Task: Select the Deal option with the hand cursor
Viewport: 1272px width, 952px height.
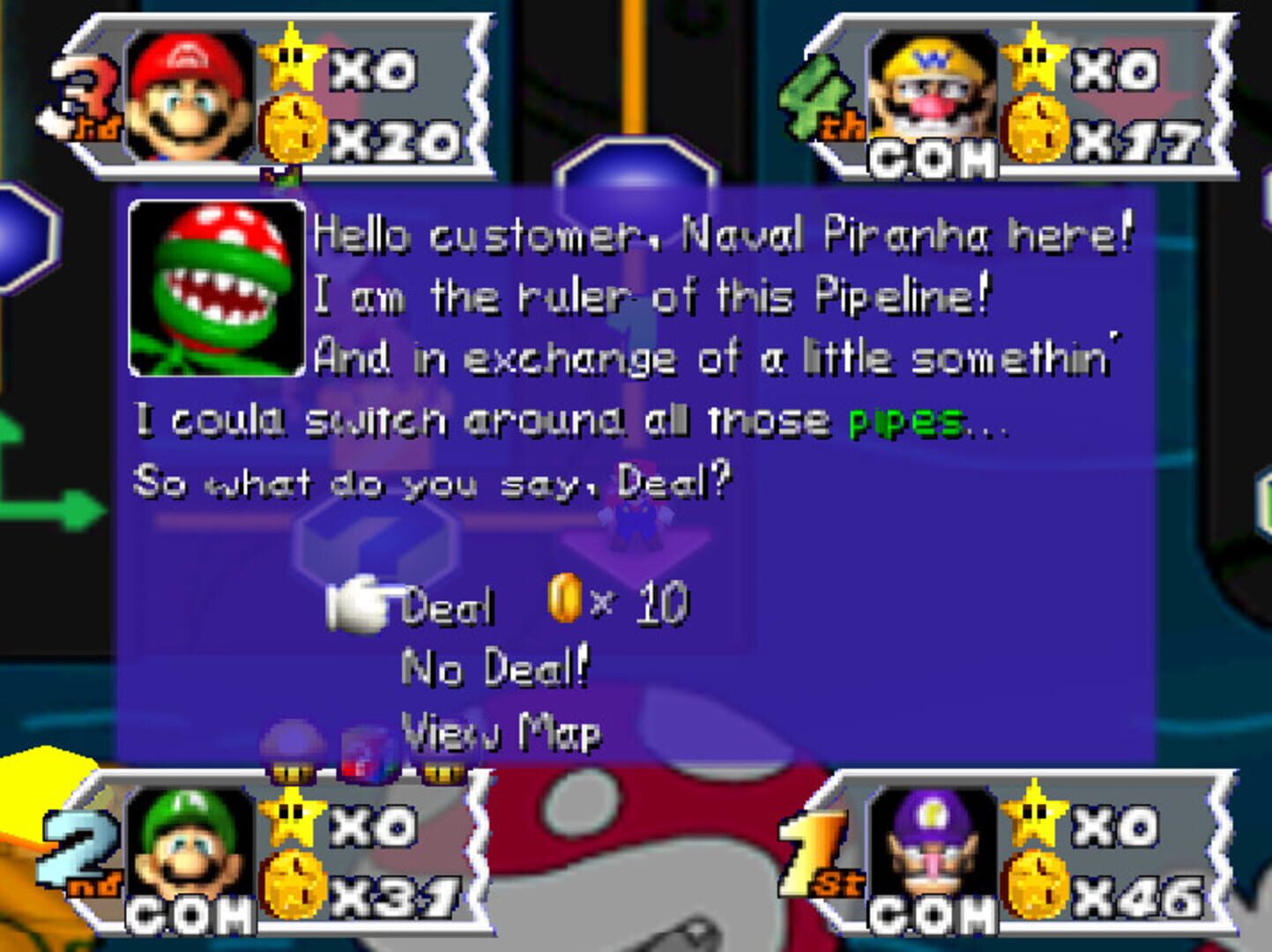Action: [x=448, y=604]
